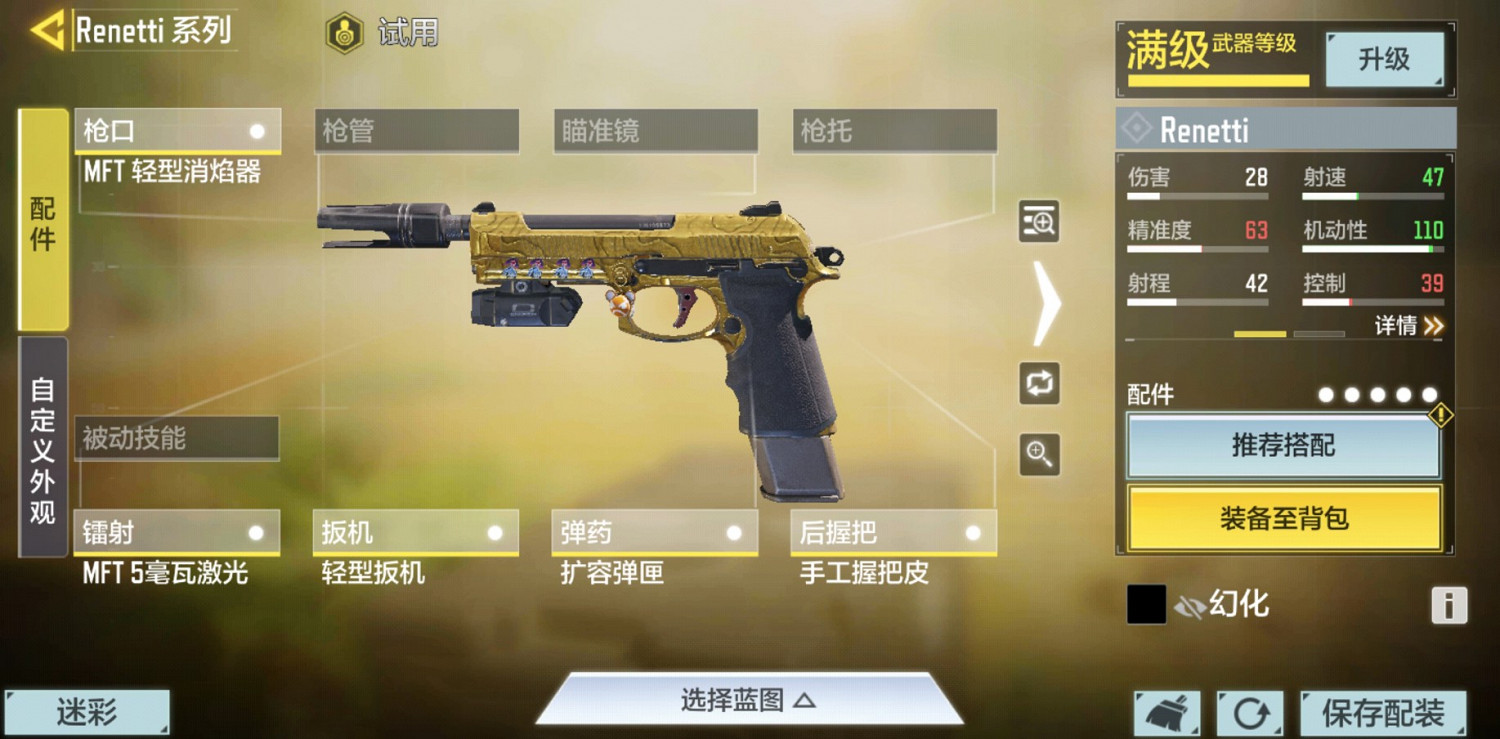Toggle the indicator dot on the 枪口 slot
This screenshot has width=1500, height=739.
pos(258,130)
